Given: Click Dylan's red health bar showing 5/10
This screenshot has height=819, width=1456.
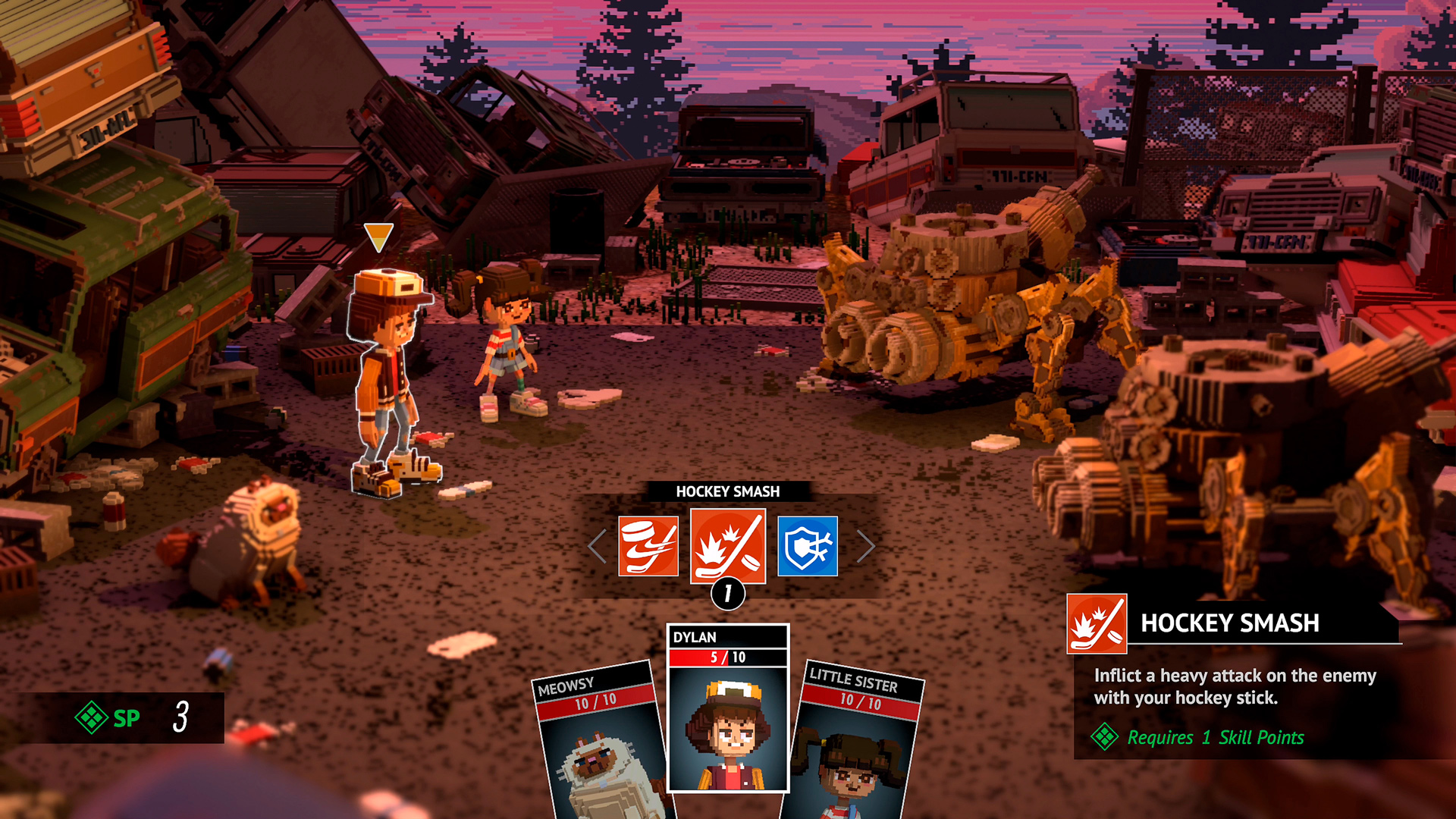Looking at the screenshot, I should coord(726,657).
